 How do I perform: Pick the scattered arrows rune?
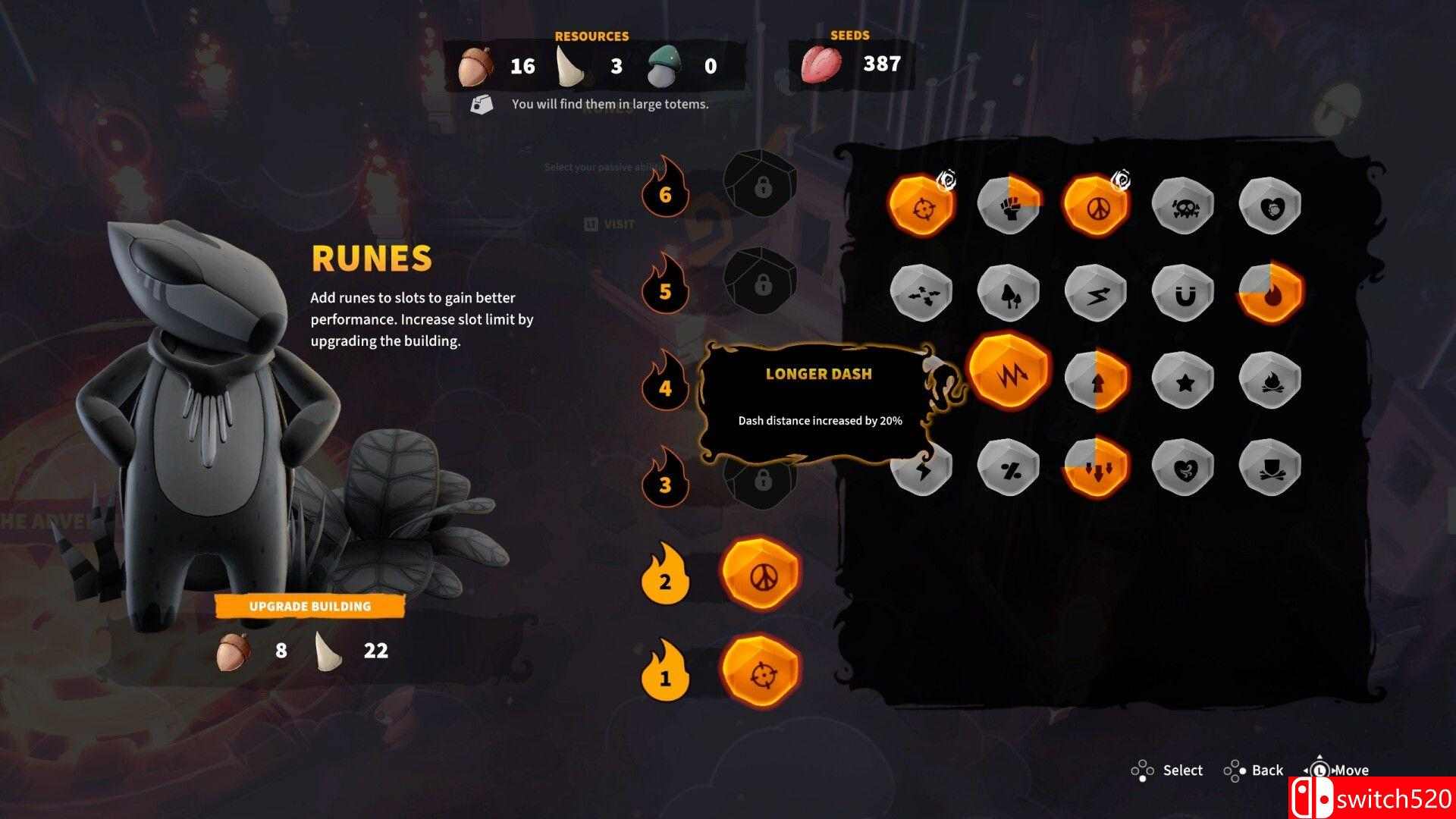[921, 293]
